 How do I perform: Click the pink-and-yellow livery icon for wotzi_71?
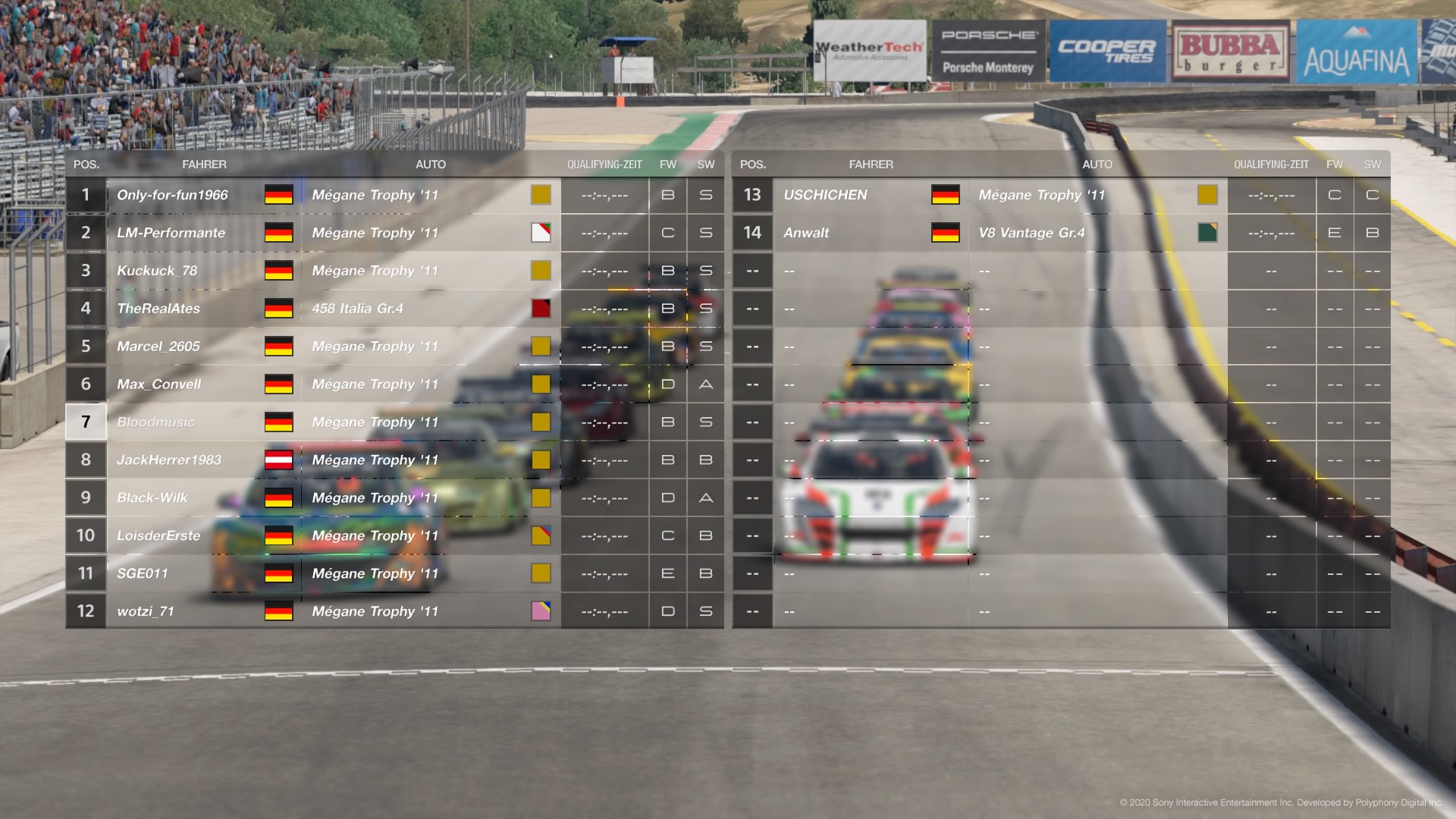click(540, 610)
